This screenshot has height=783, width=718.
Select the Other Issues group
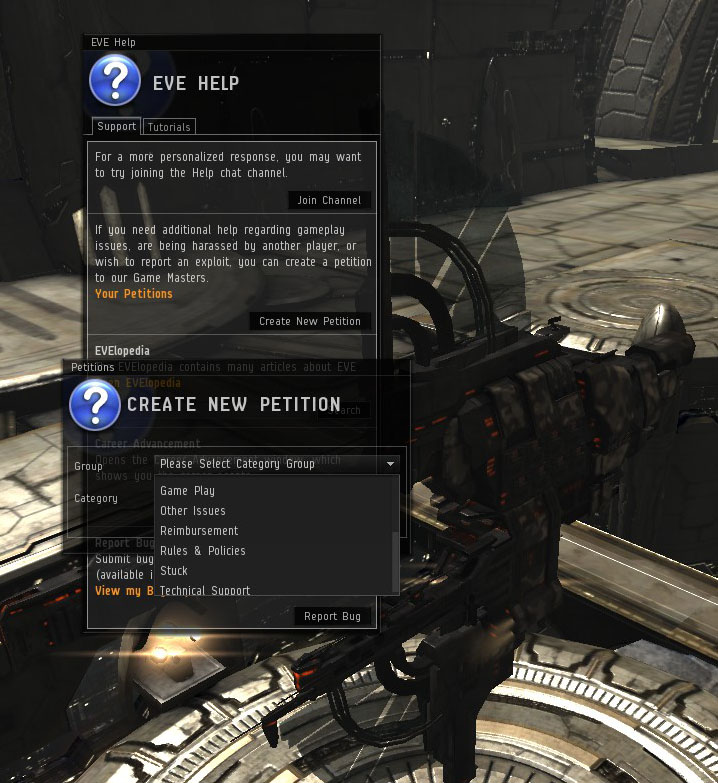coord(193,511)
